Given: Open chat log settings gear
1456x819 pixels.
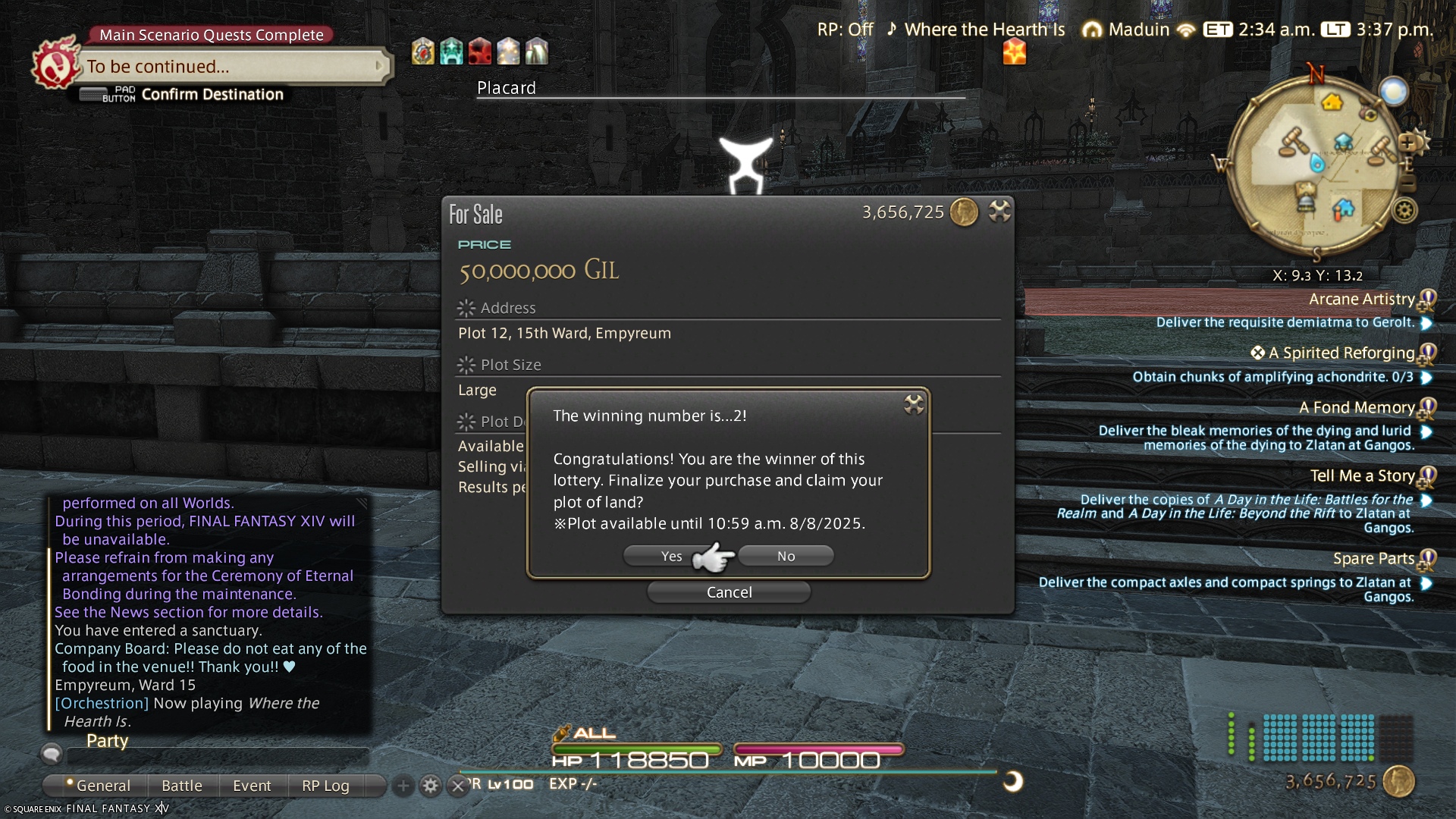Looking at the screenshot, I should 431,786.
